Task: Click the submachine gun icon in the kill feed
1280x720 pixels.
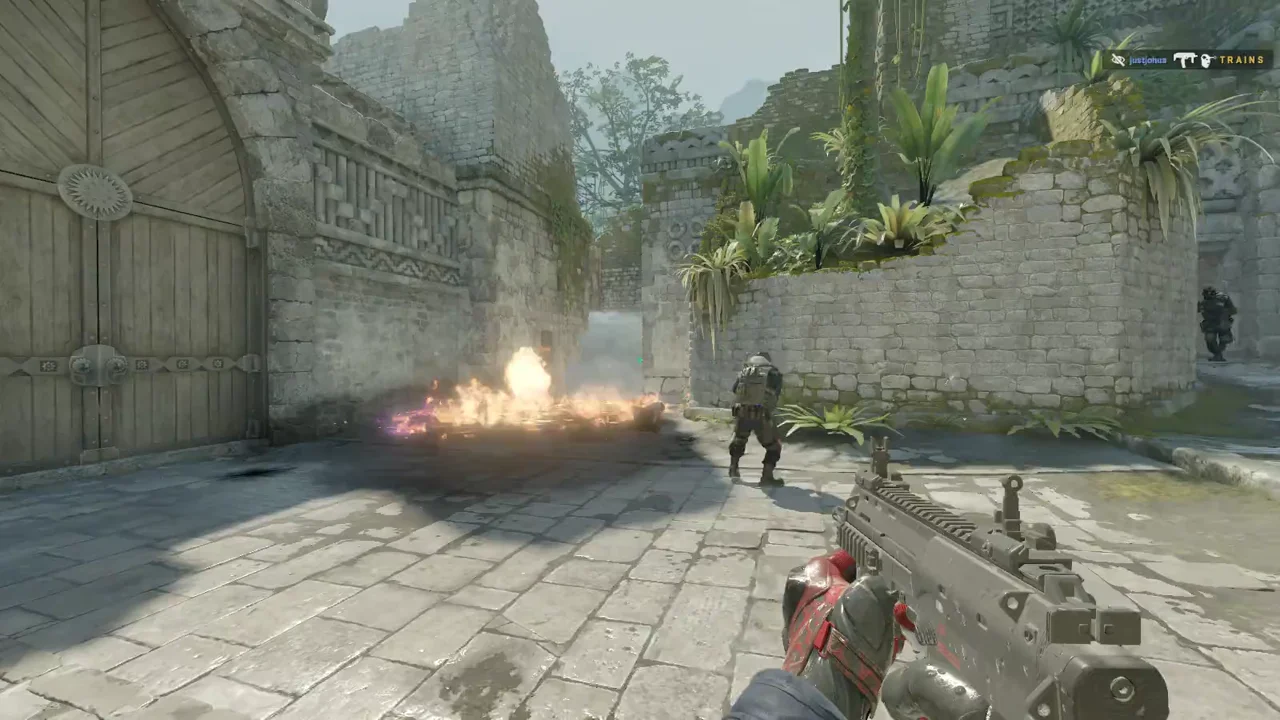Action: 1186,60
